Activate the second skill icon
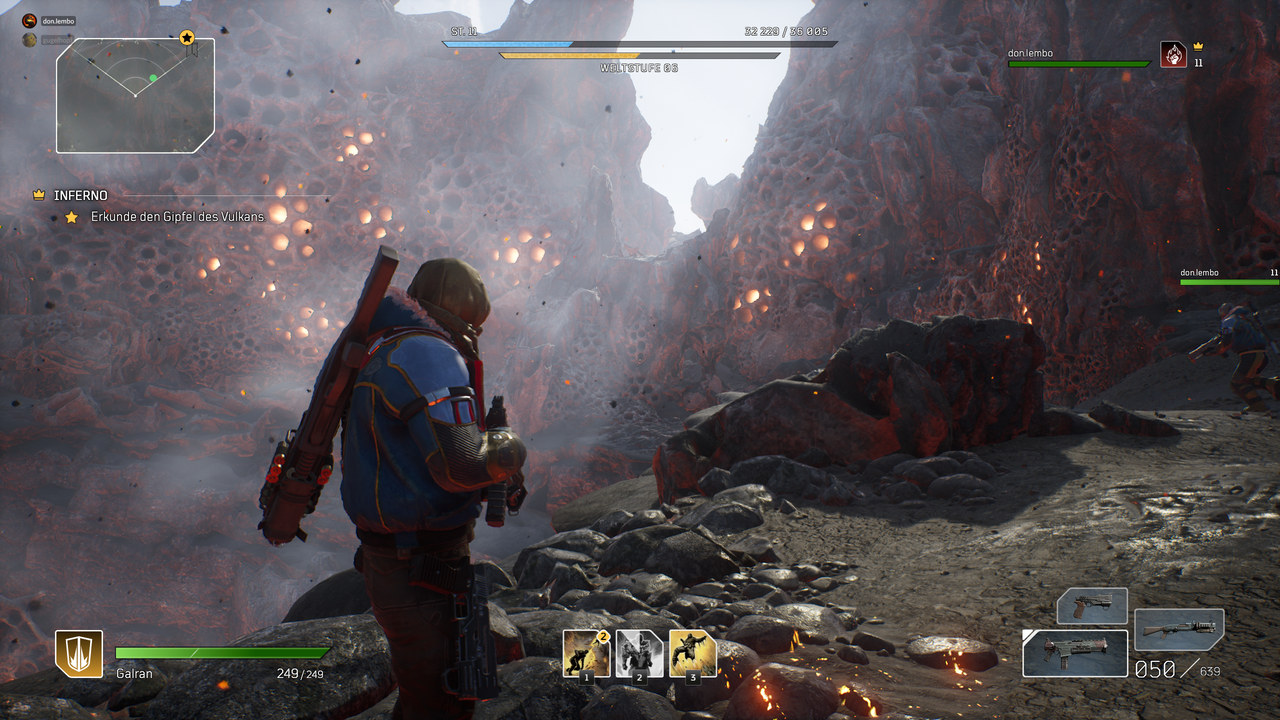 click(639, 654)
